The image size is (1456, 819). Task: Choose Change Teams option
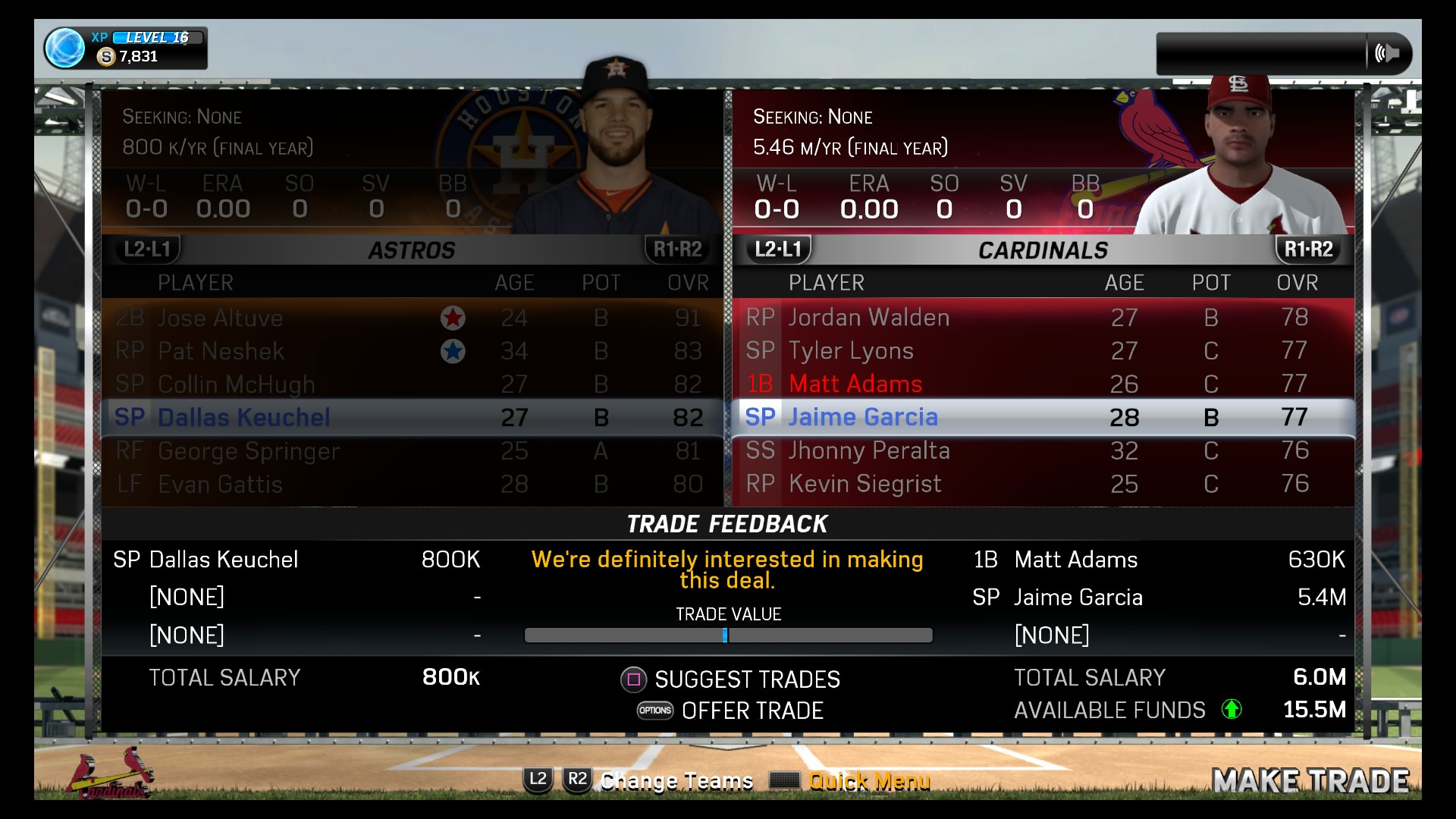point(676,780)
